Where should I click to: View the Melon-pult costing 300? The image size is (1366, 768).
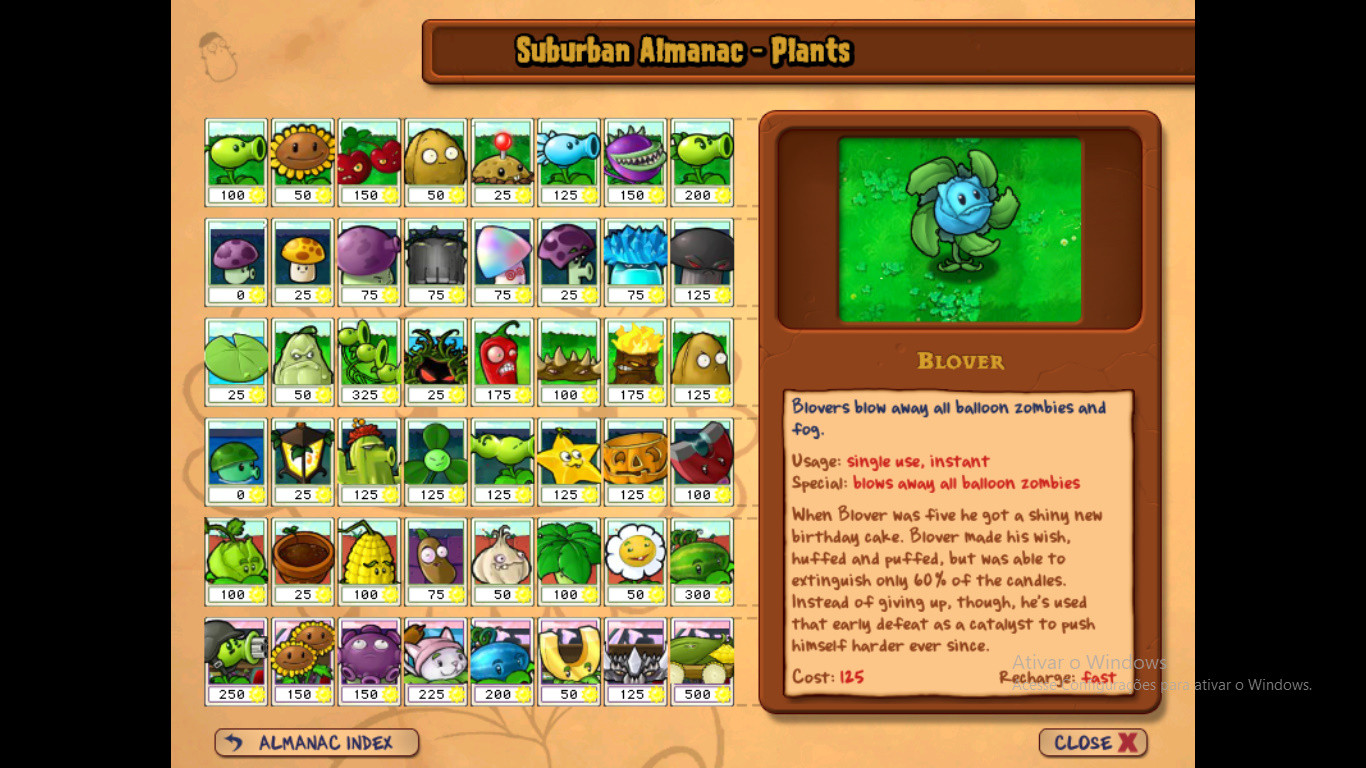pos(701,560)
